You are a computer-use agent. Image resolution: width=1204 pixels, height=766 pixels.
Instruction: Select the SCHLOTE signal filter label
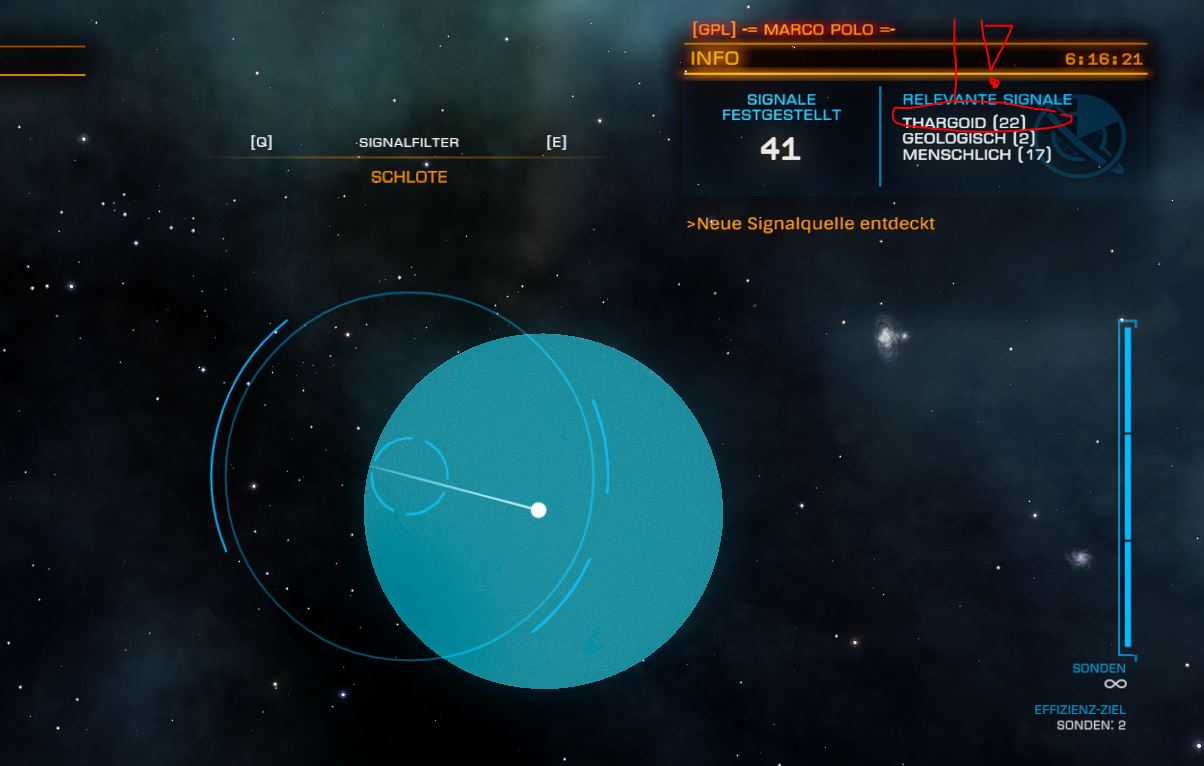(409, 177)
